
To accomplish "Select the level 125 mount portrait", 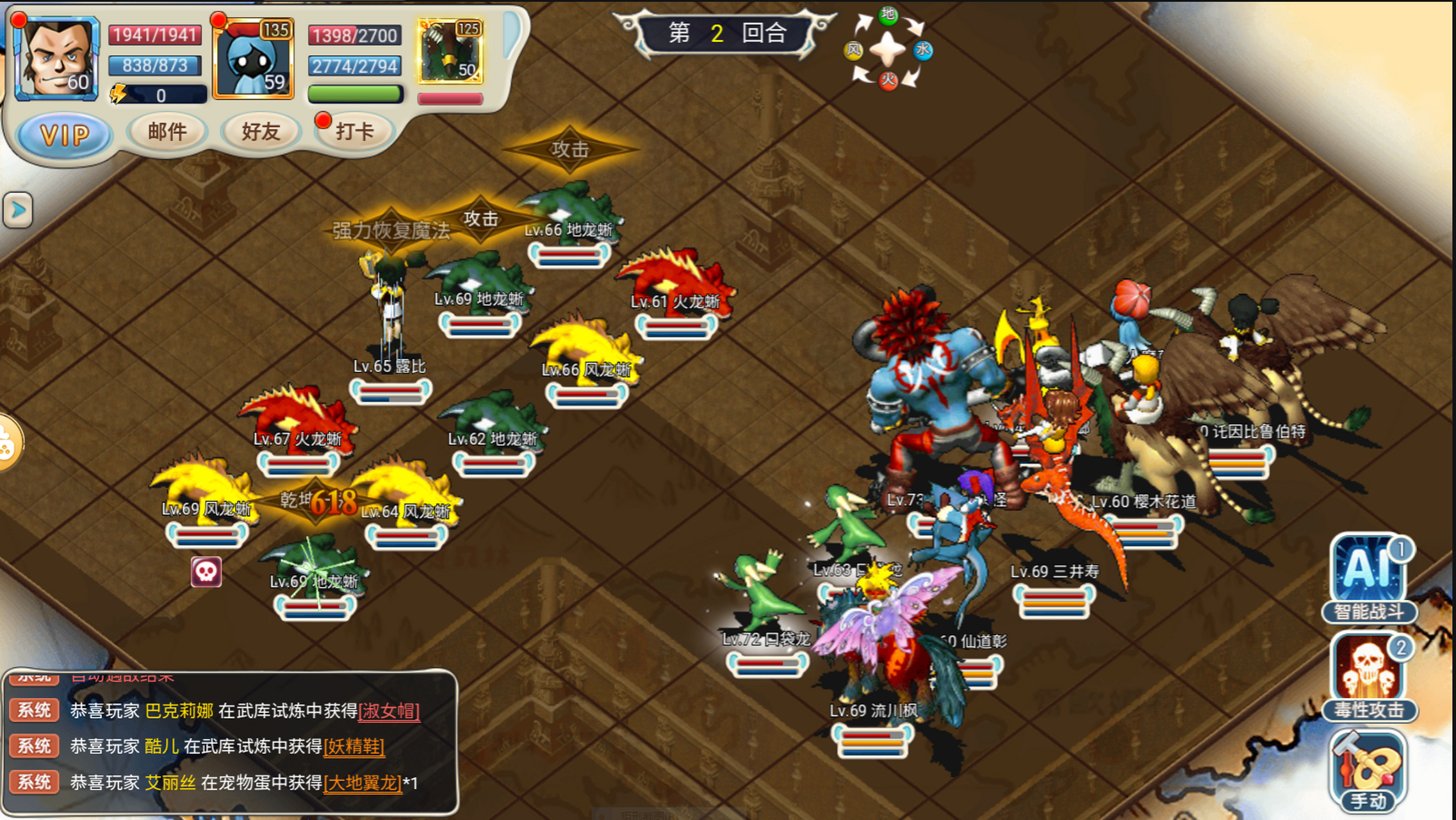I will pos(450,53).
